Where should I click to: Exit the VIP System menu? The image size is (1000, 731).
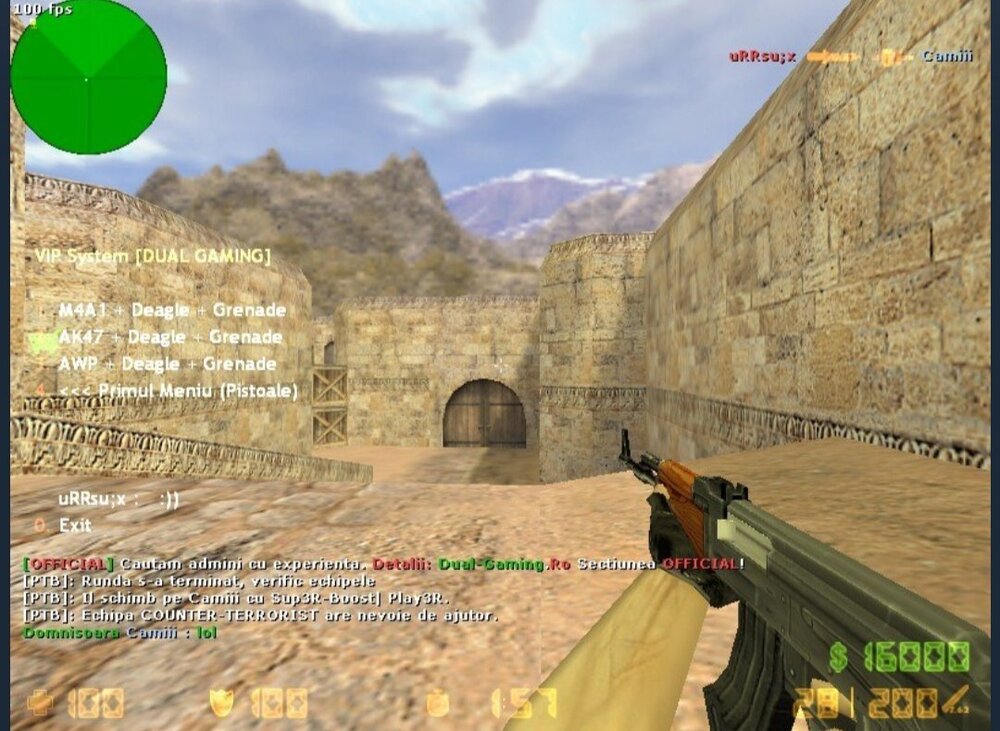(x=74, y=525)
